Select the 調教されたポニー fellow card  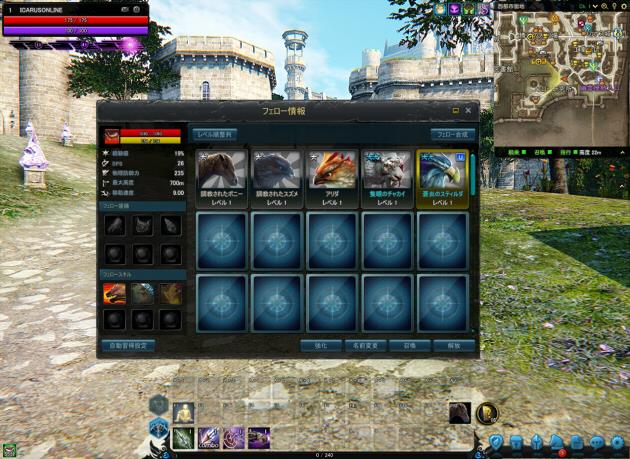tap(222, 179)
